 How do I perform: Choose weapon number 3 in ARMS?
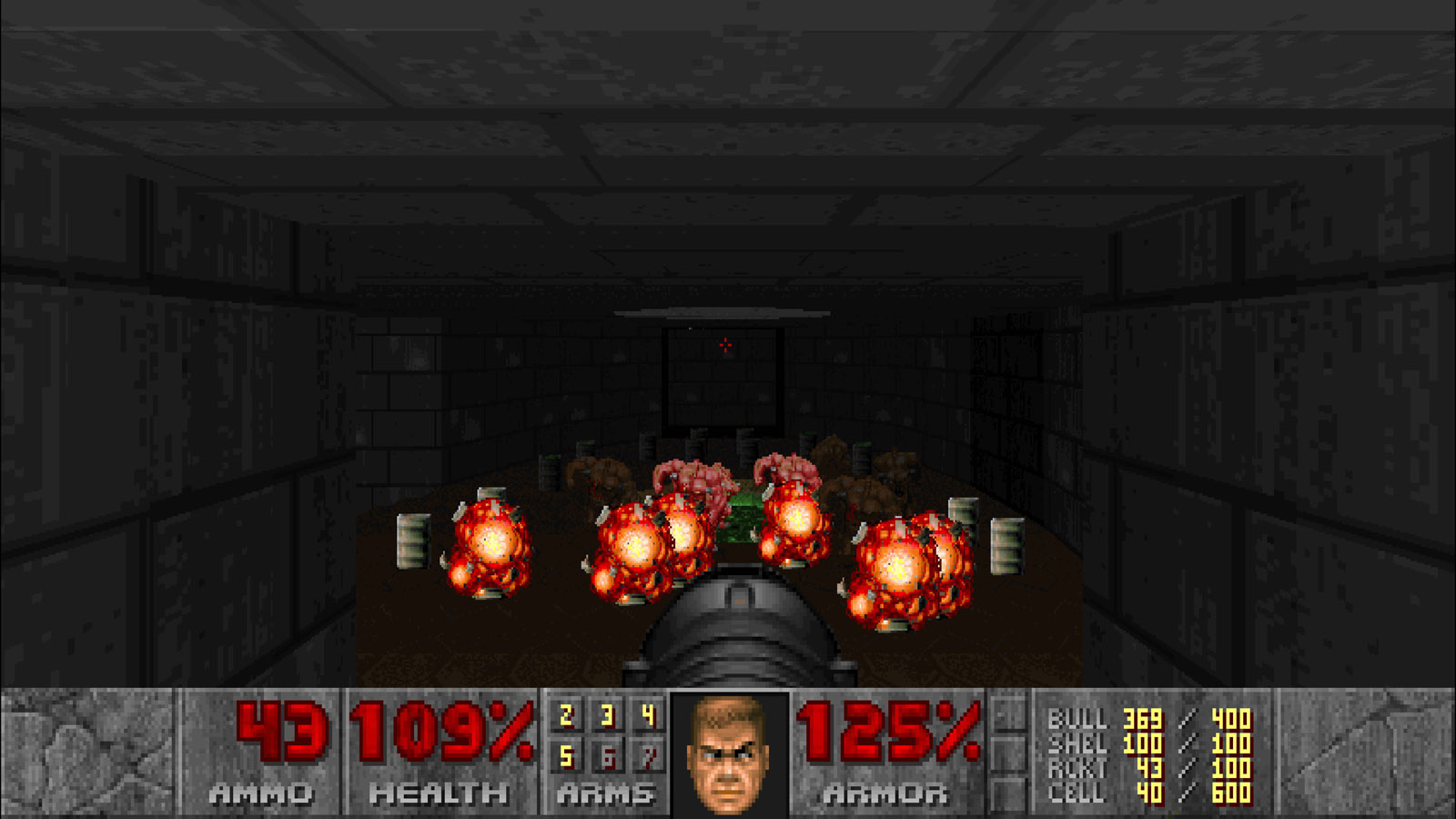[x=607, y=716]
